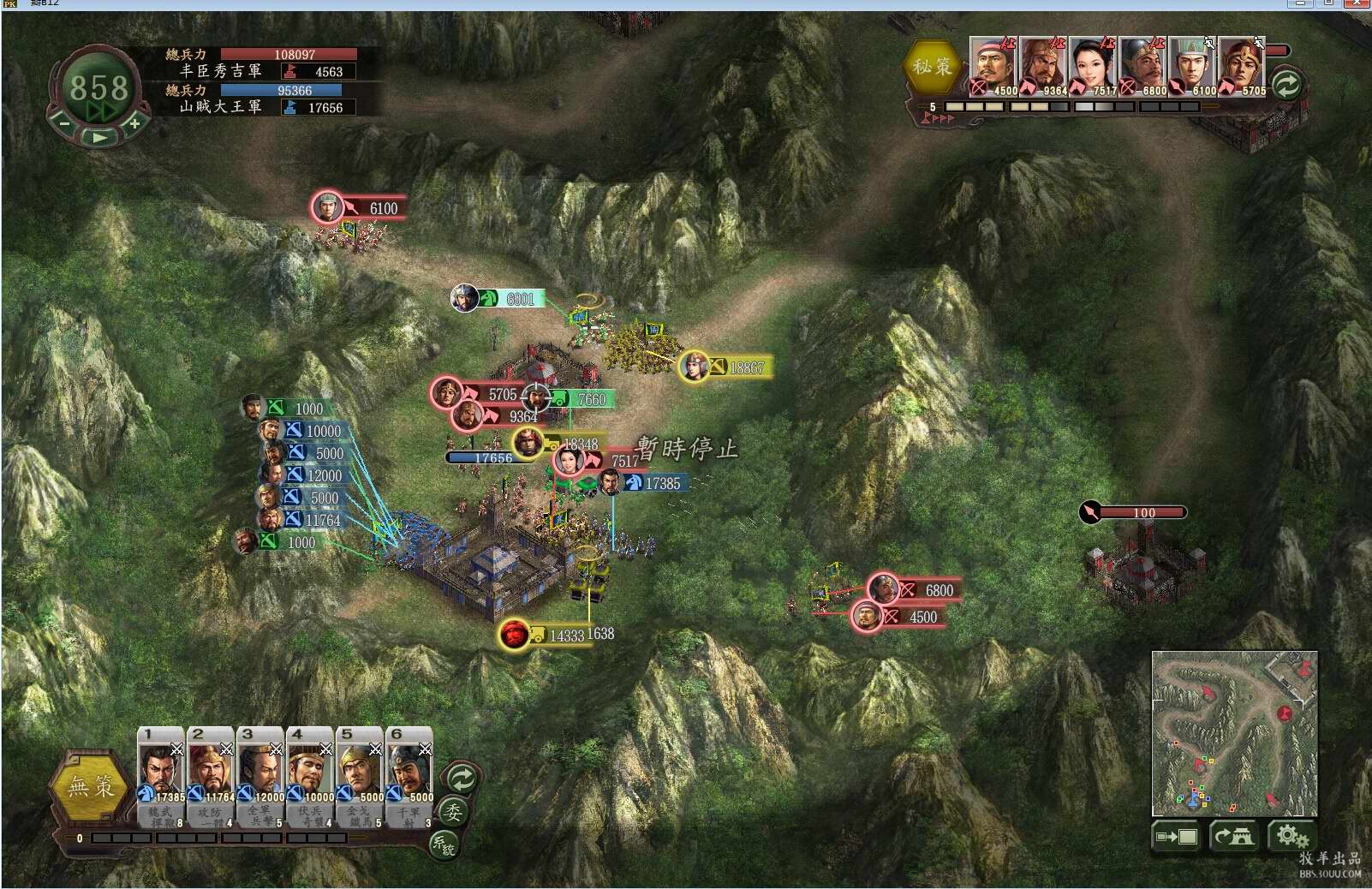The height and width of the screenshot is (889, 1372).
Task: Click the battlefield minimap
Action: click(1233, 732)
